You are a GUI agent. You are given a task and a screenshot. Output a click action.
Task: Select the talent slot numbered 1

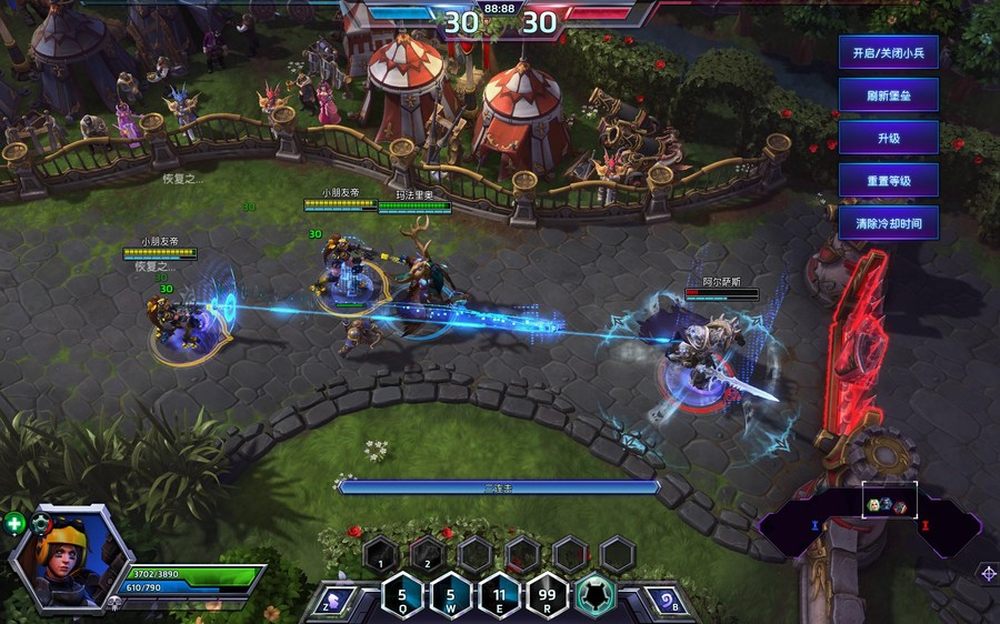coord(381,553)
